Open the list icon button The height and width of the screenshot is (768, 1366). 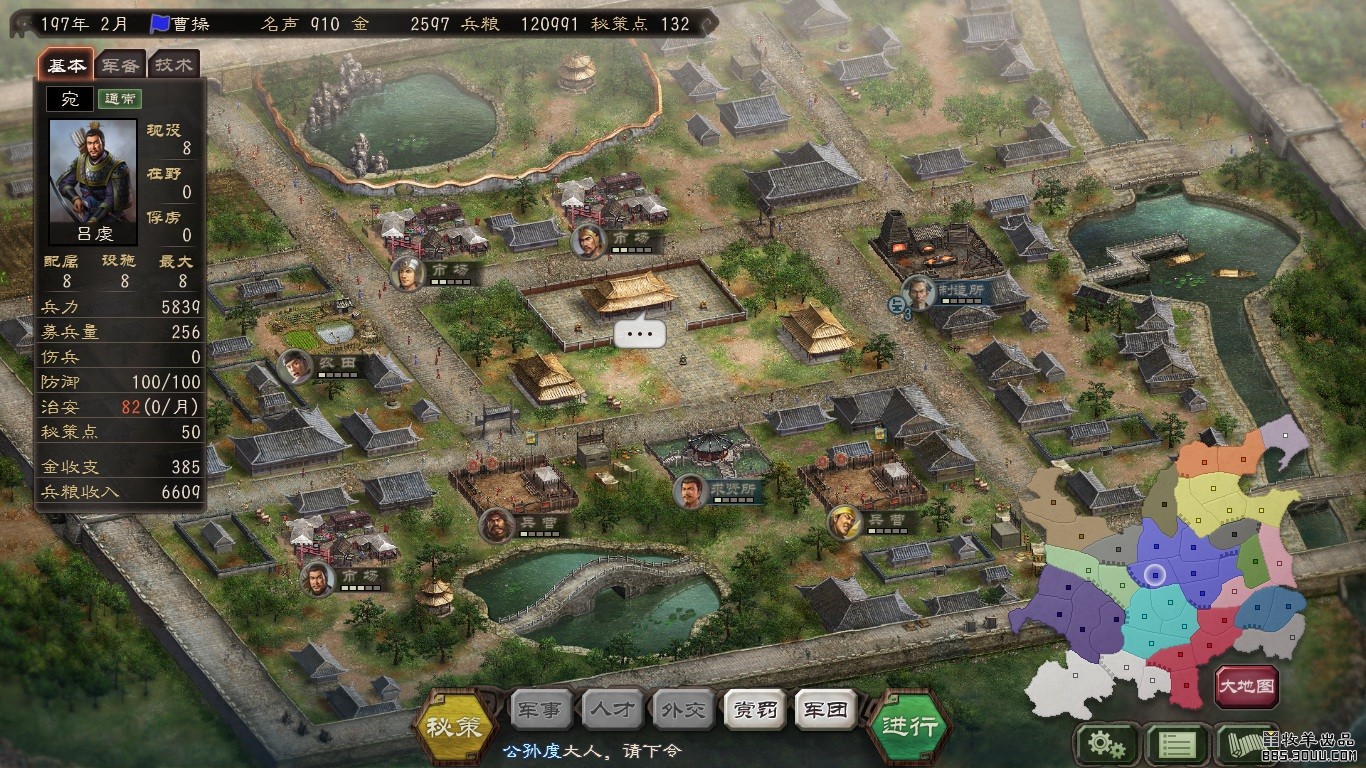point(1174,744)
